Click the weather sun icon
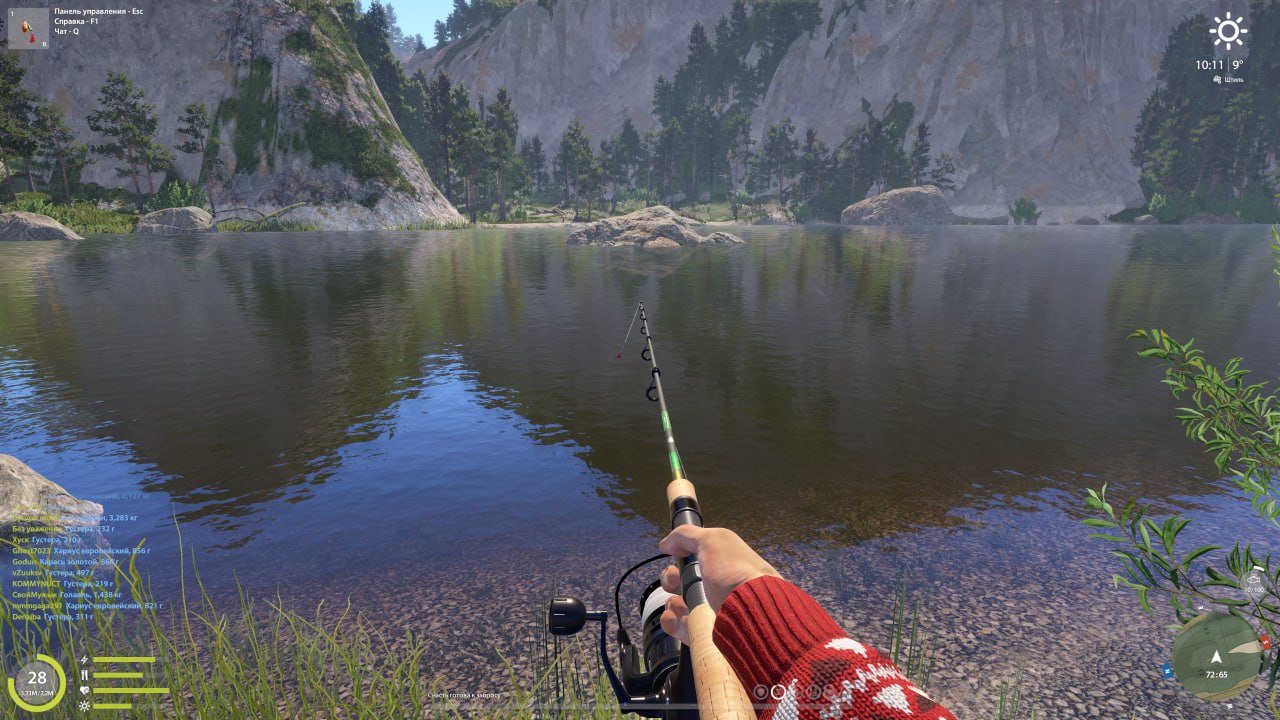 [x=1227, y=31]
